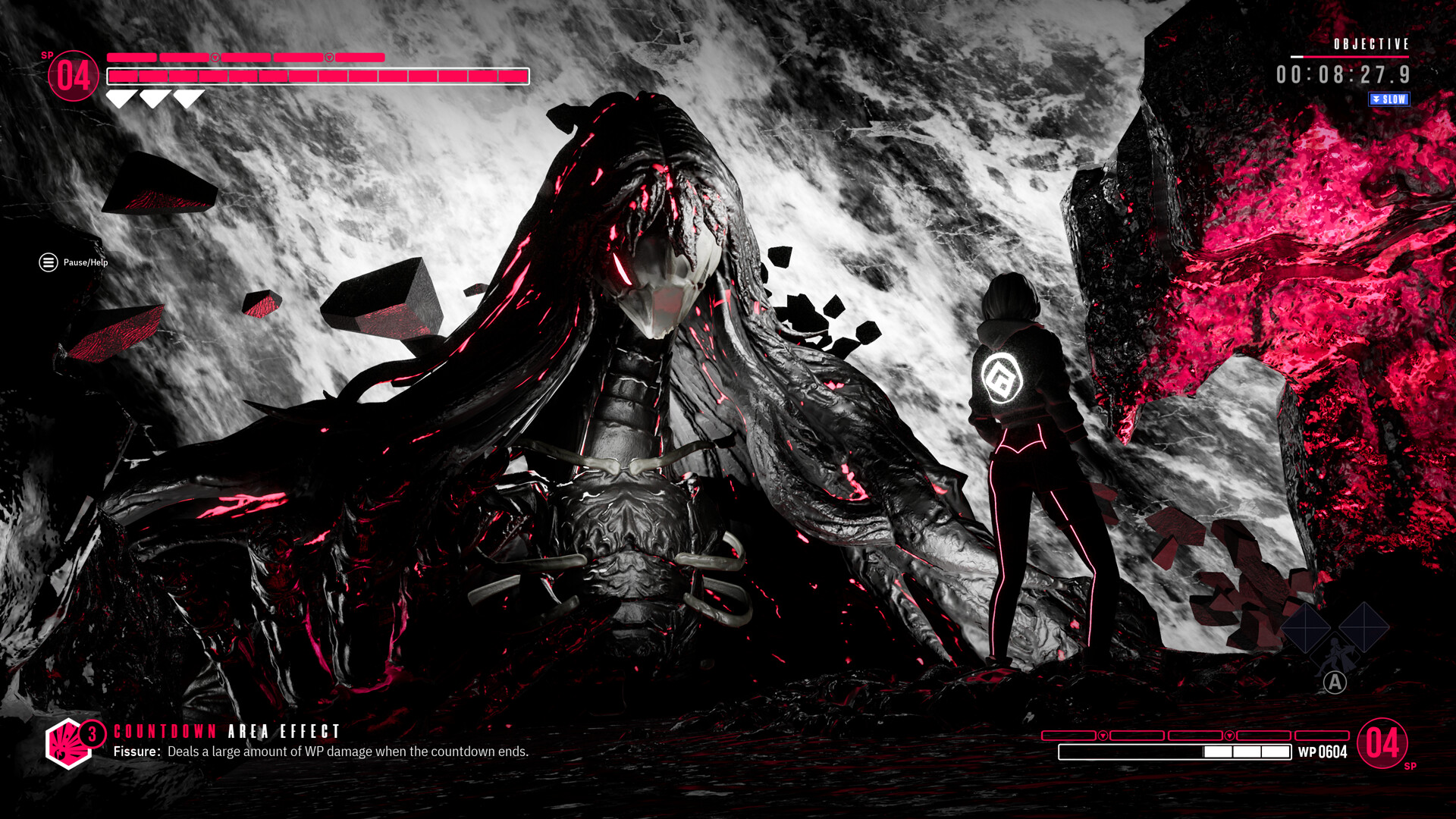Select the left empty diamond skill slot
1456x819 pixels.
(x=1306, y=626)
